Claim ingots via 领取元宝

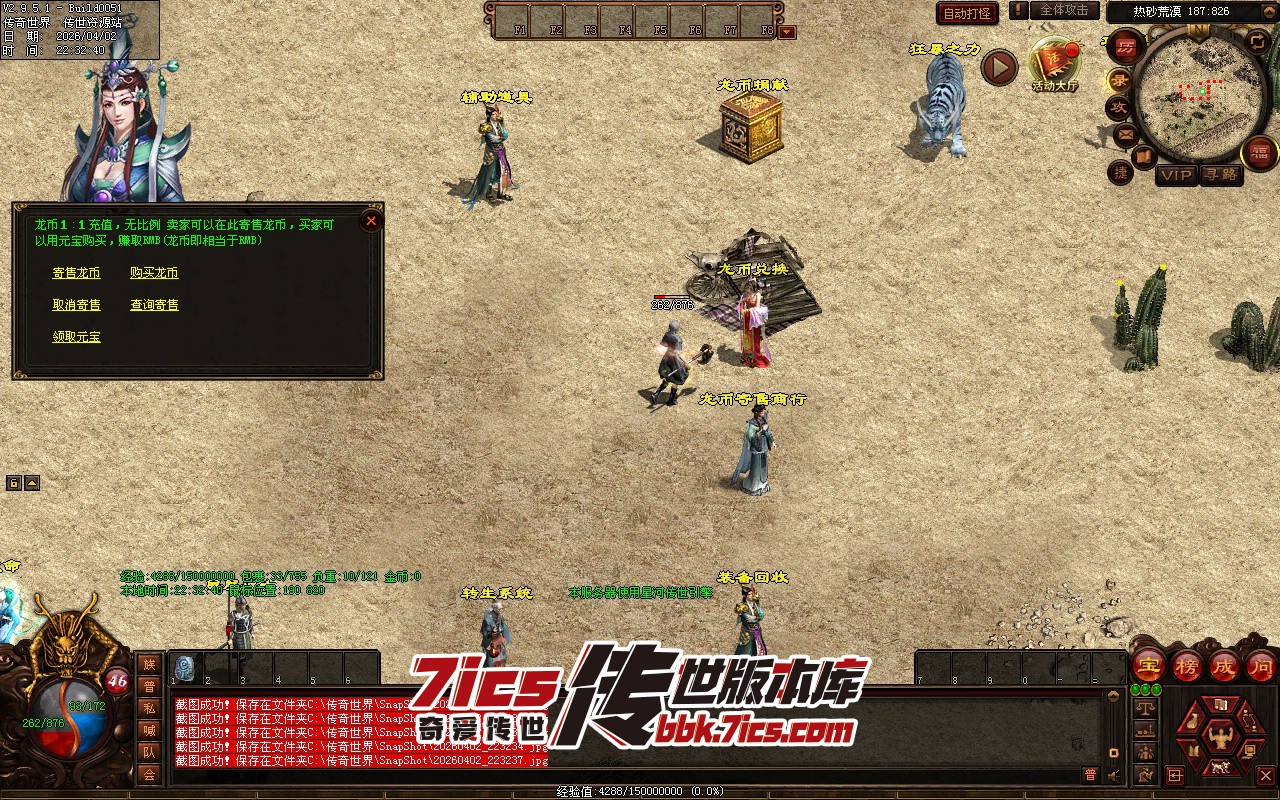coord(76,337)
